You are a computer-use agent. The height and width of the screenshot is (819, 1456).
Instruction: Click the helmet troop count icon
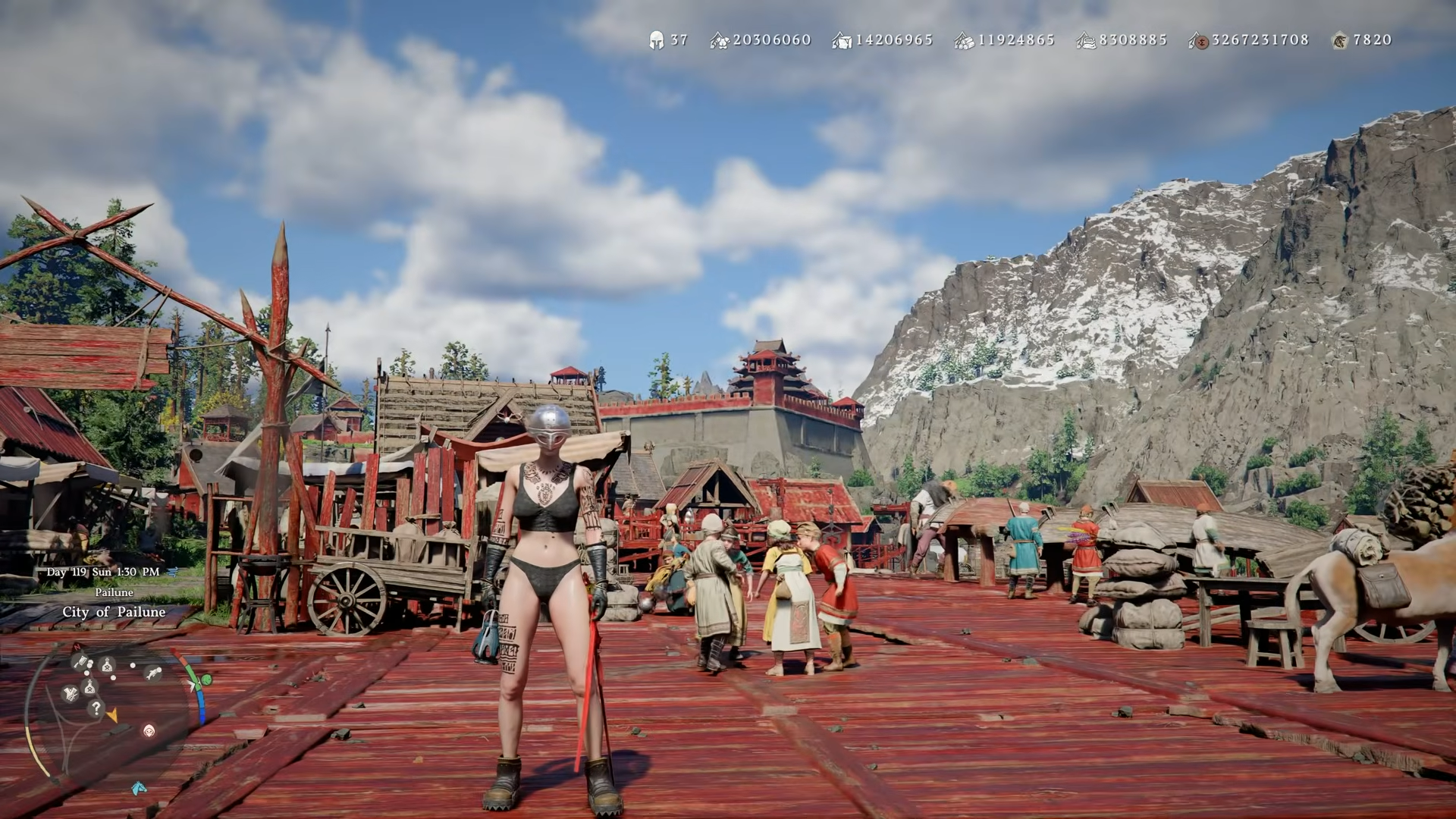(x=656, y=40)
